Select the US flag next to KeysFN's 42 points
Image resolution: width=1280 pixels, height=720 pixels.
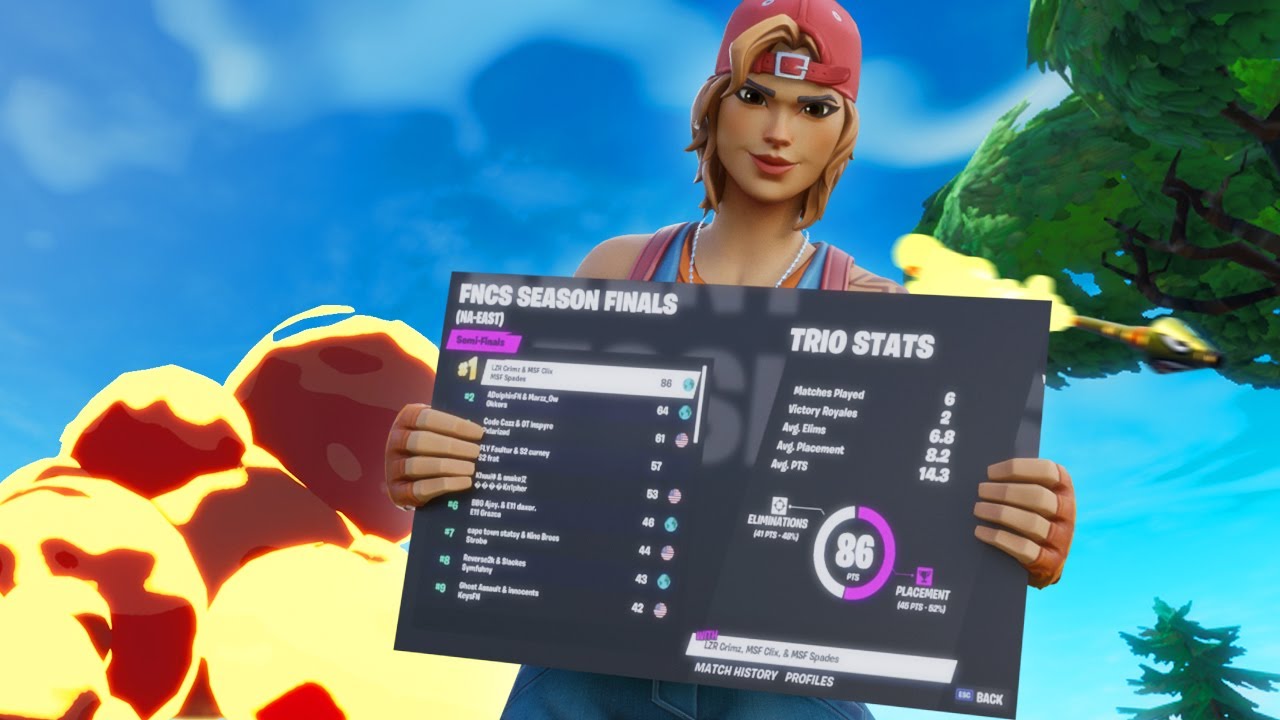click(x=660, y=608)
